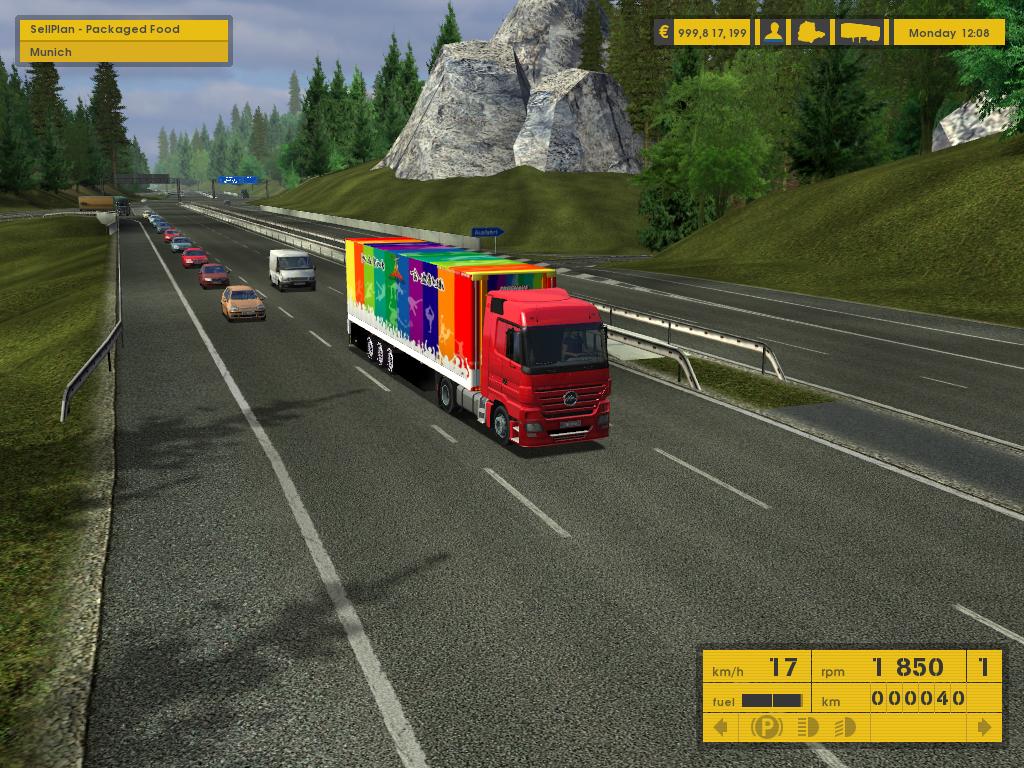
Task: Activate the right turn signal arrow
Action: pos(985,727)
